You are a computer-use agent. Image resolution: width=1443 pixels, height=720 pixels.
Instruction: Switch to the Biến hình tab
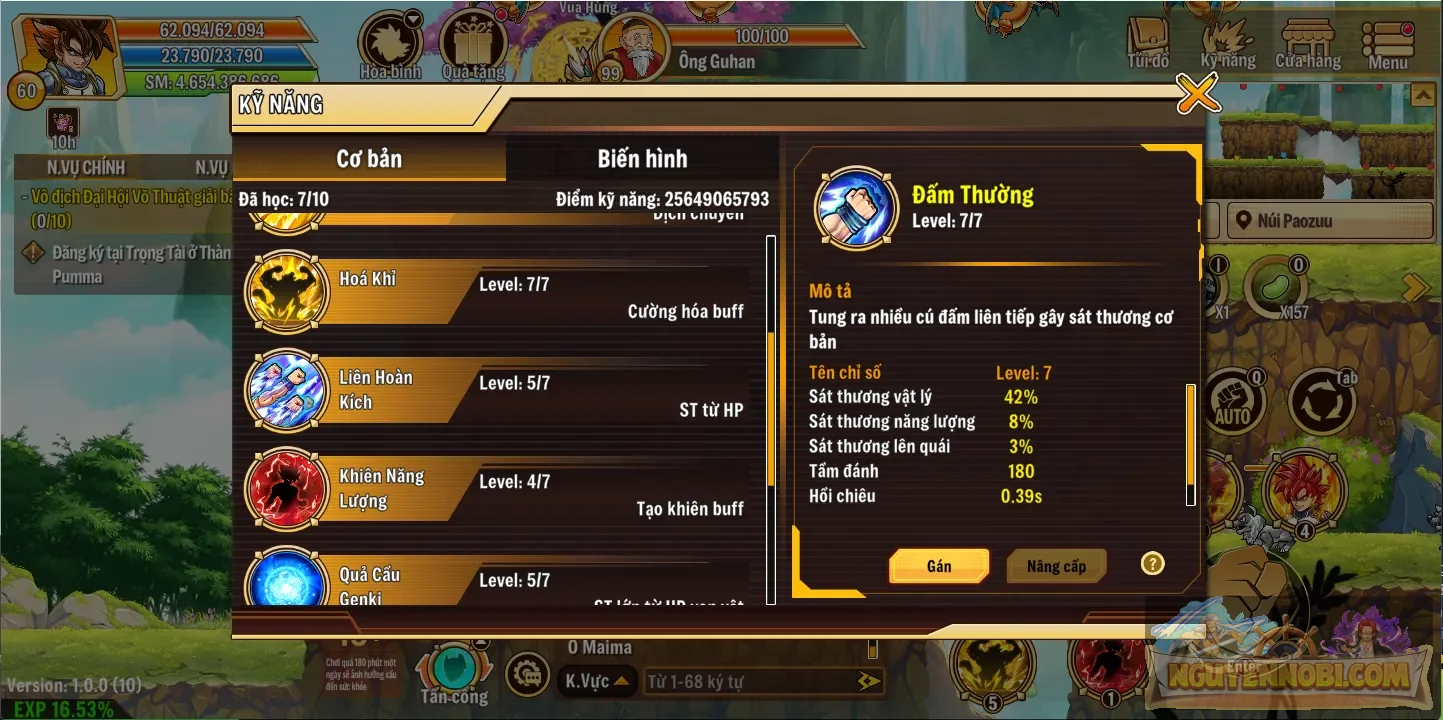tap(643, 158)
